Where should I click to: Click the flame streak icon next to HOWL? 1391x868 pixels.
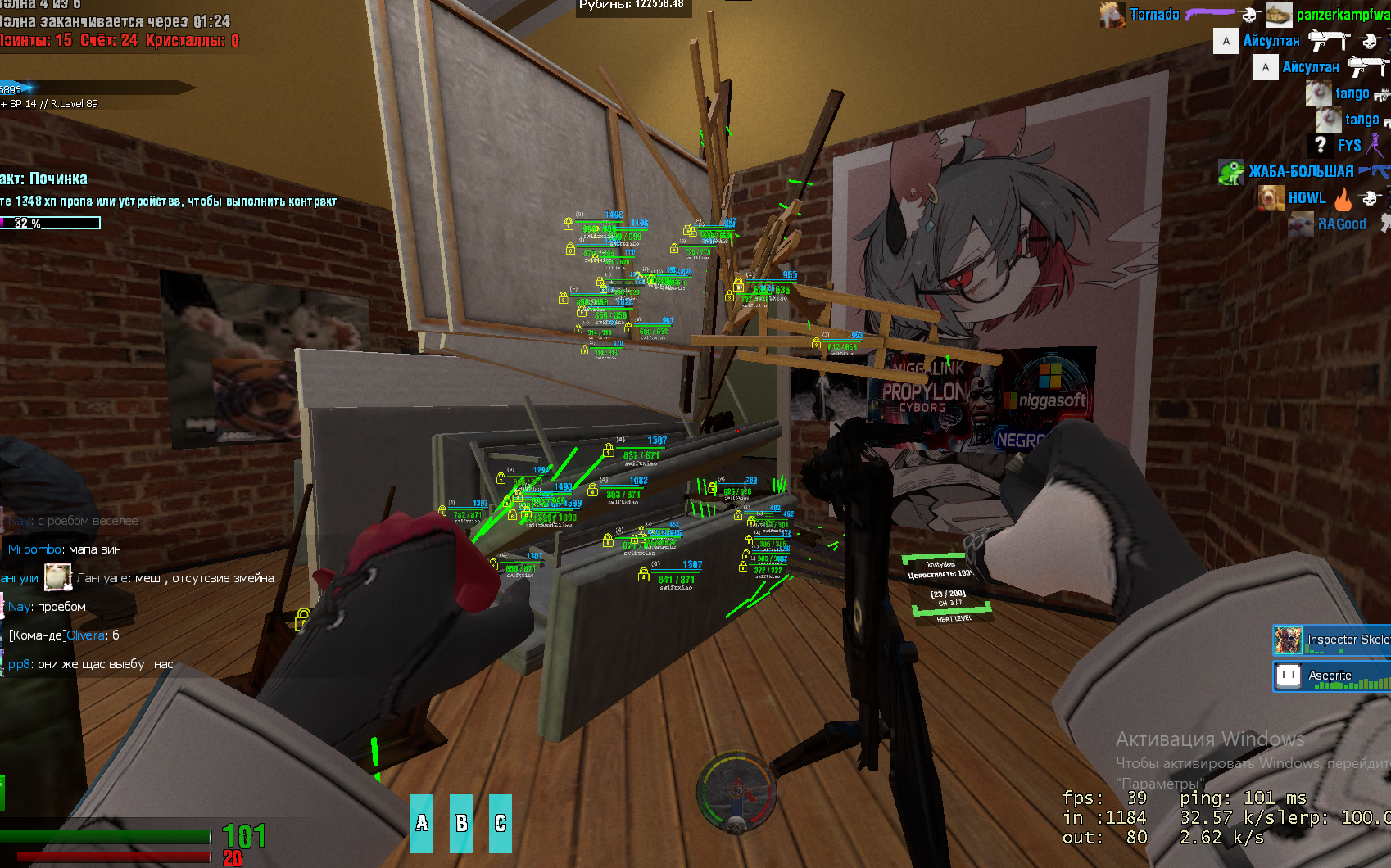[1343, 201]
